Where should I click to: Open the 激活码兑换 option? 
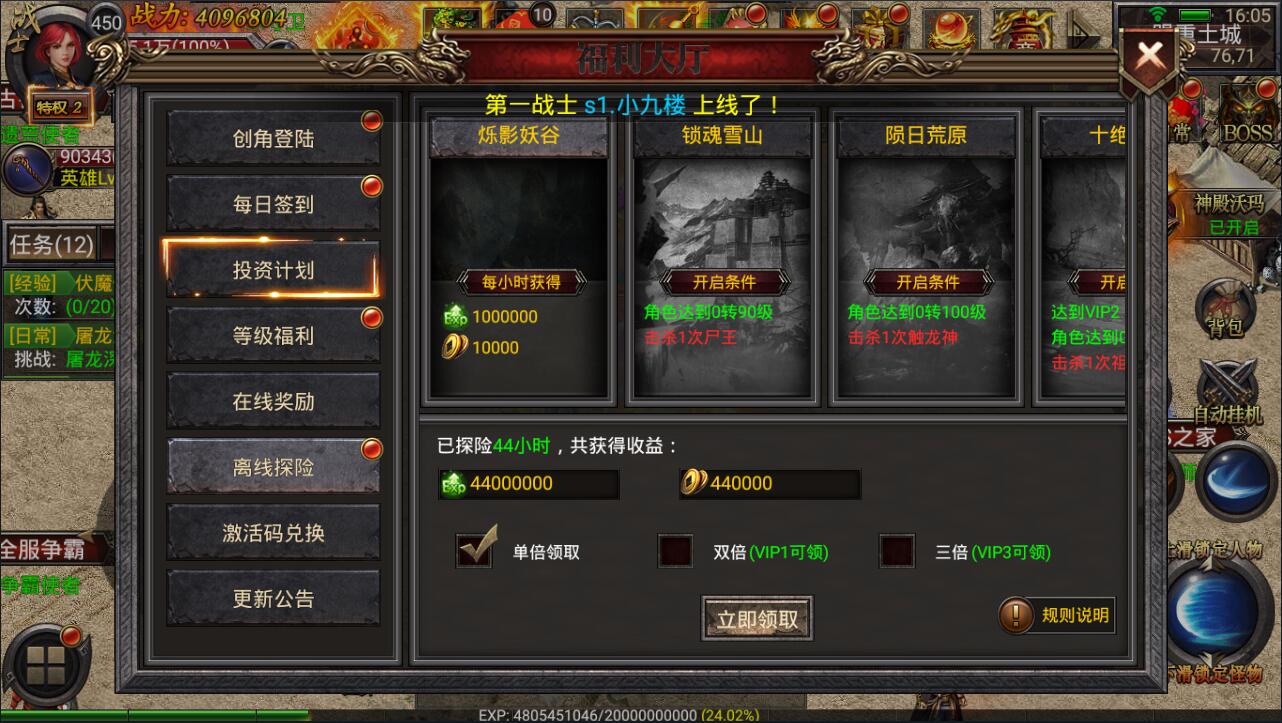tap(272, 532)
